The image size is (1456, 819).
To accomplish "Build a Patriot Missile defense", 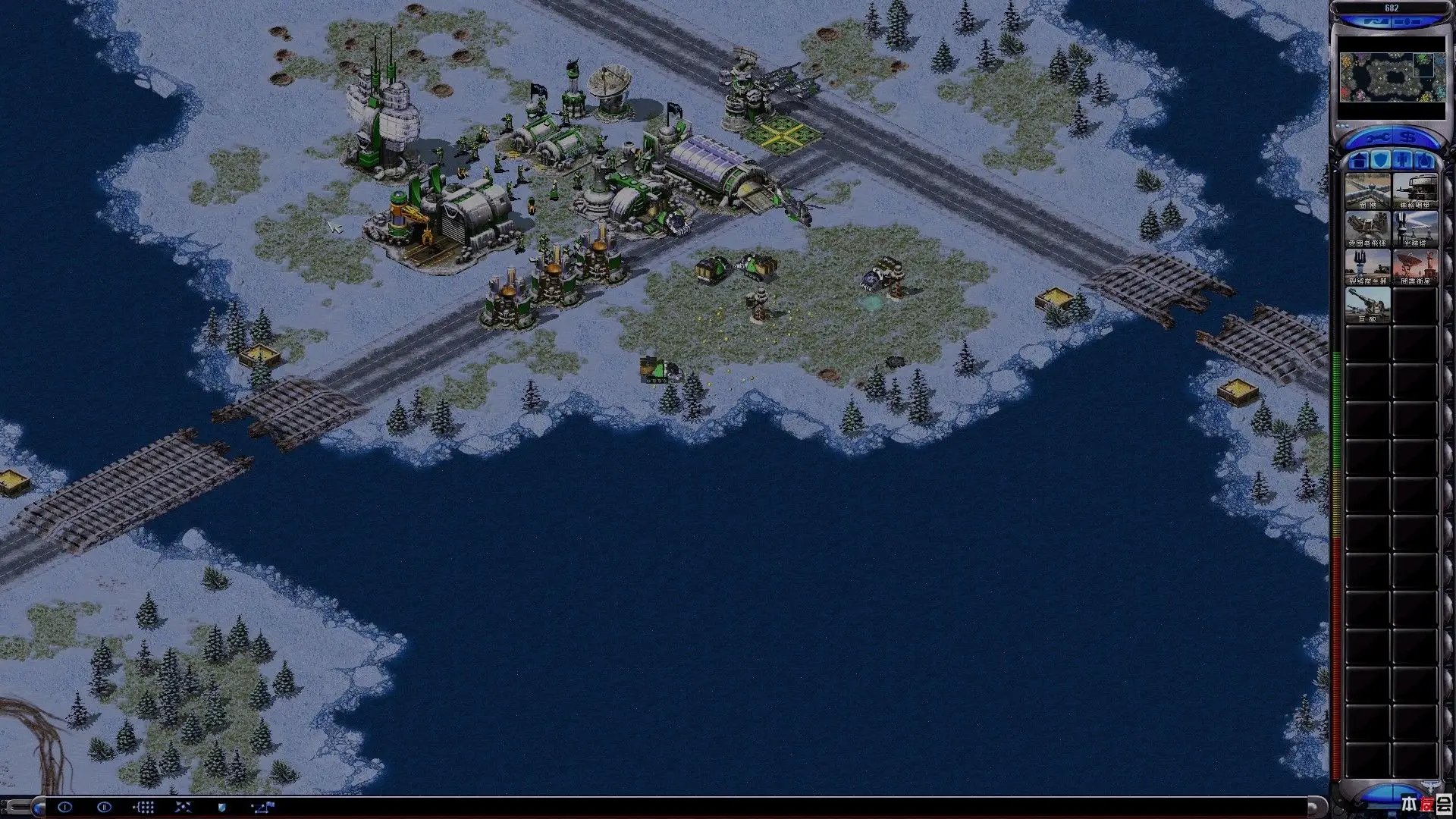I will click(x=1367, y=229).
